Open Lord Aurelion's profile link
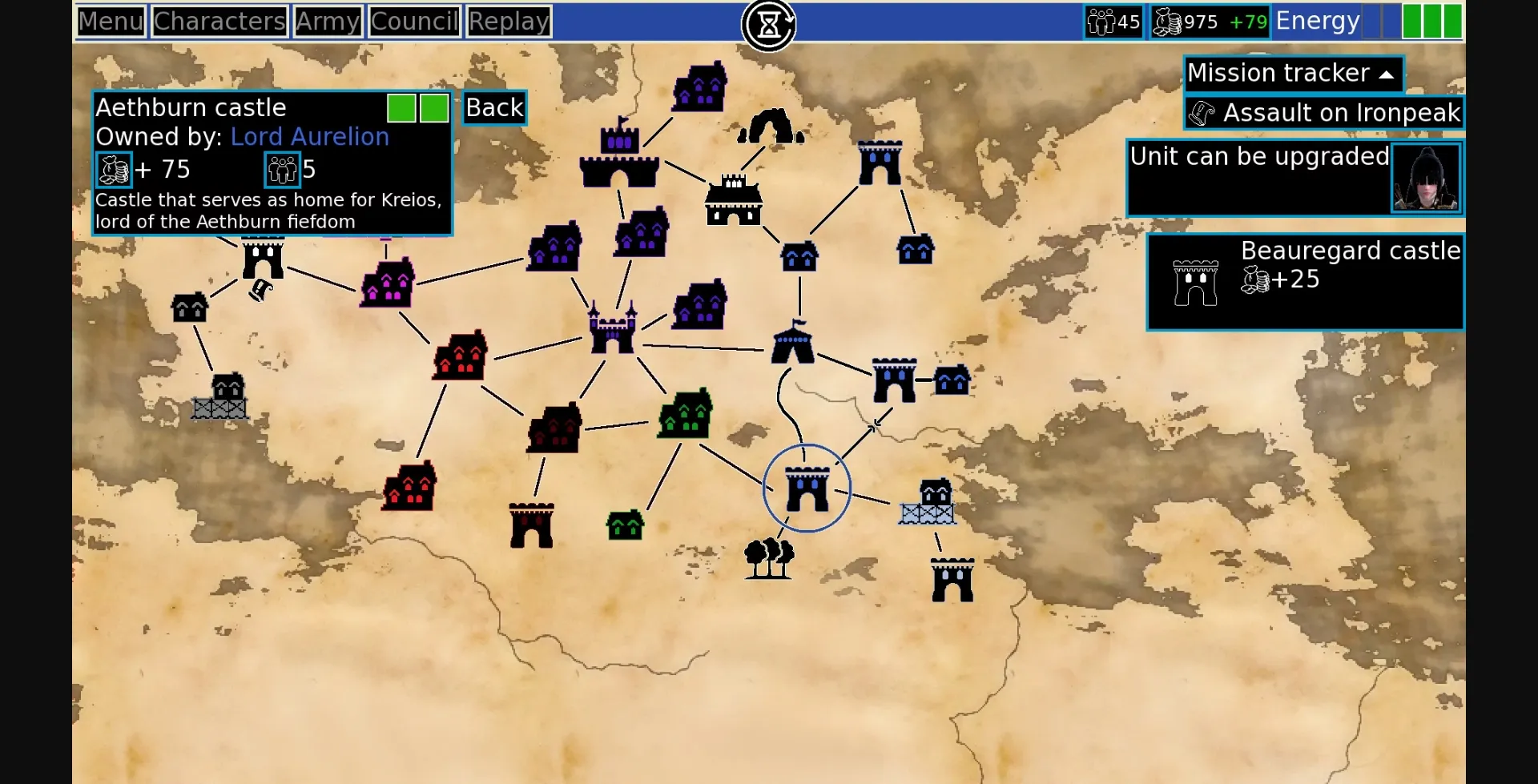 click(310, 136)
